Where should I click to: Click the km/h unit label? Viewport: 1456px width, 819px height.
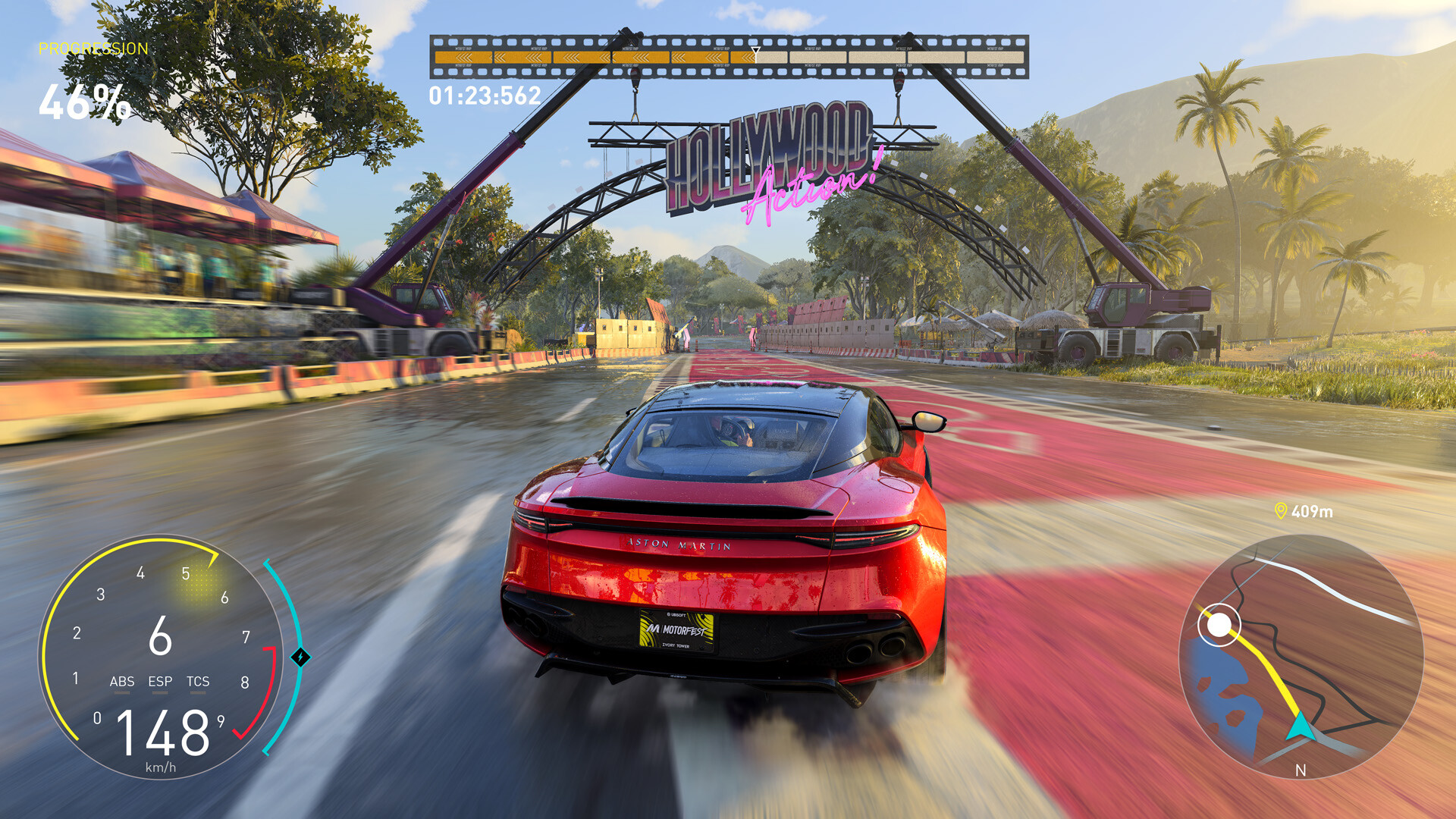[x=160, y=768]
